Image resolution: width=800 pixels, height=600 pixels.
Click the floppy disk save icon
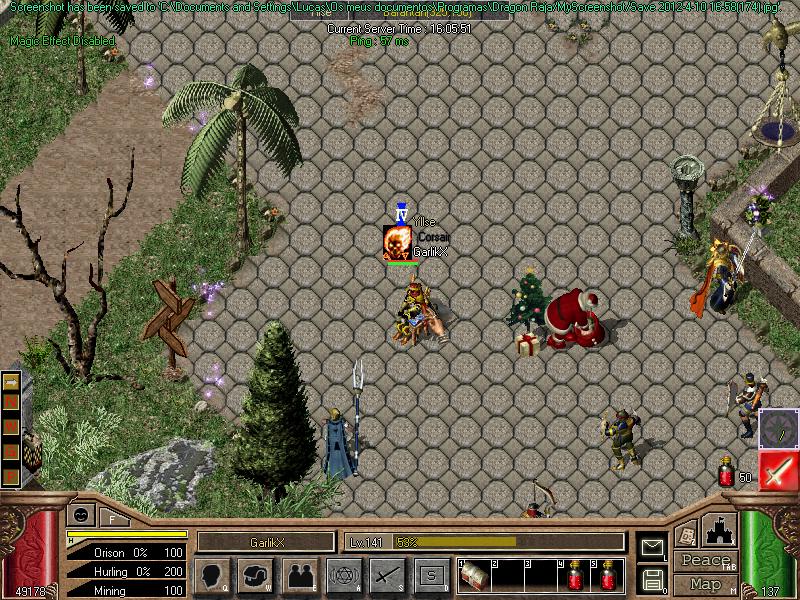pos(652,578)
